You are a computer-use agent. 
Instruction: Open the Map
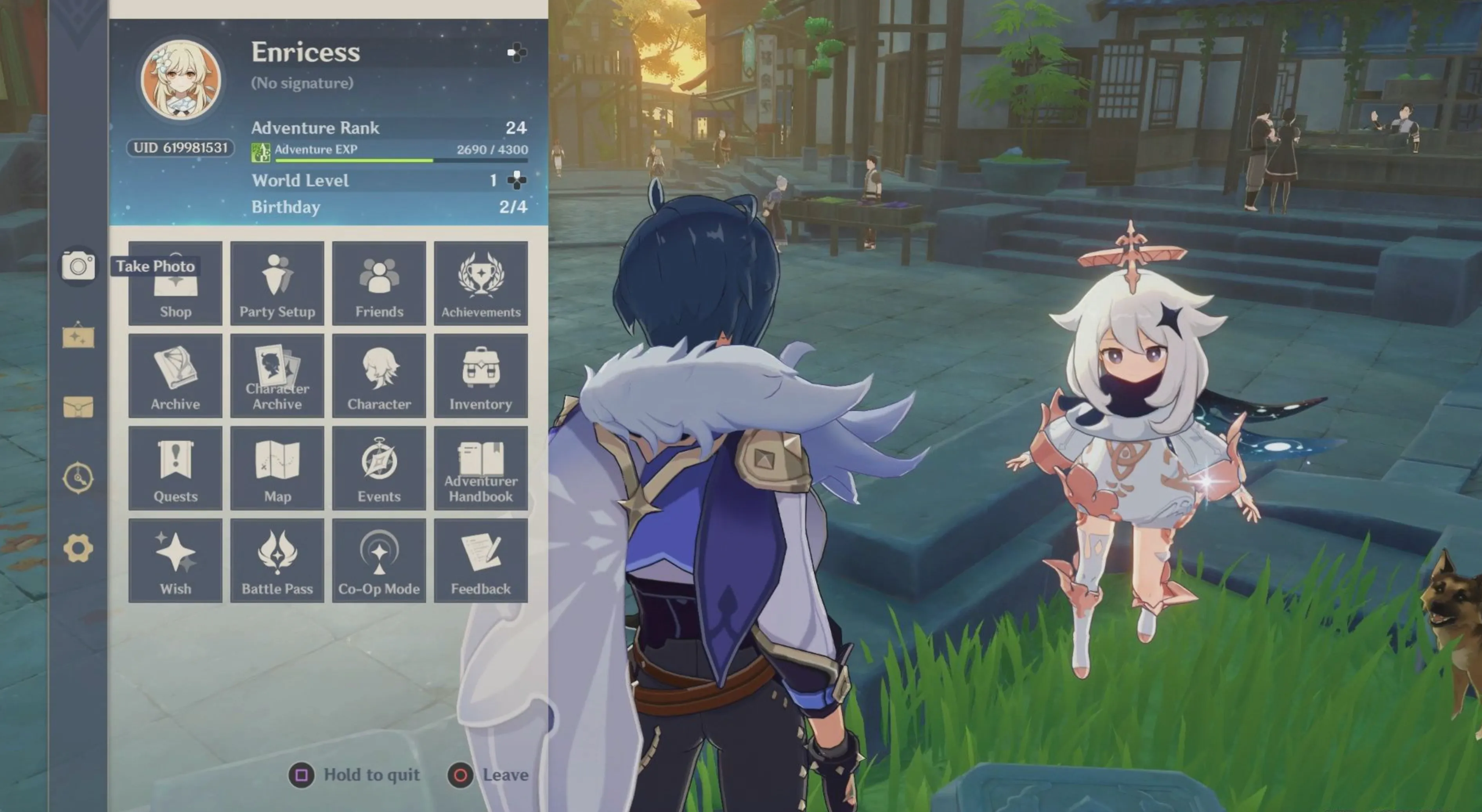[277, 469]
